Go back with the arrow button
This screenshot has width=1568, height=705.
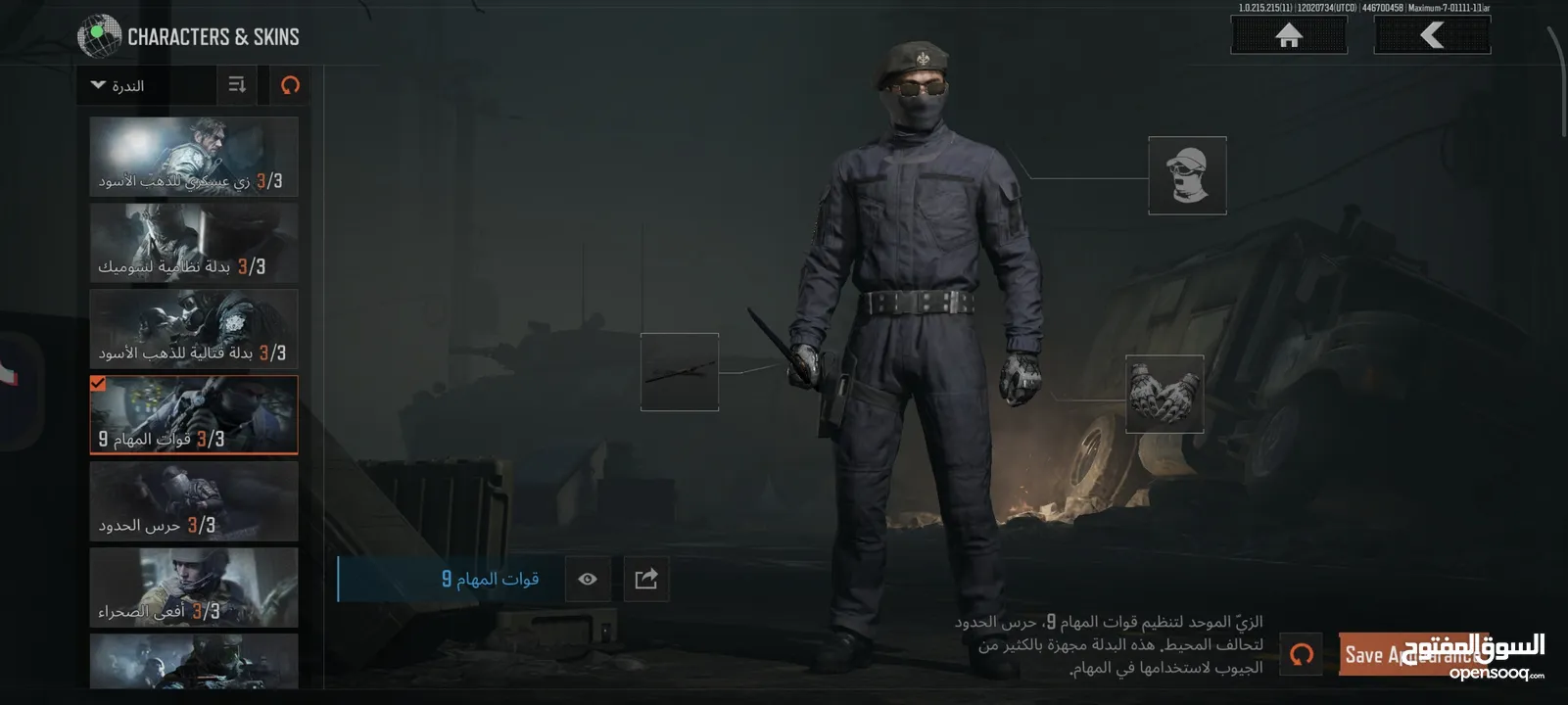click(1432, 36)
